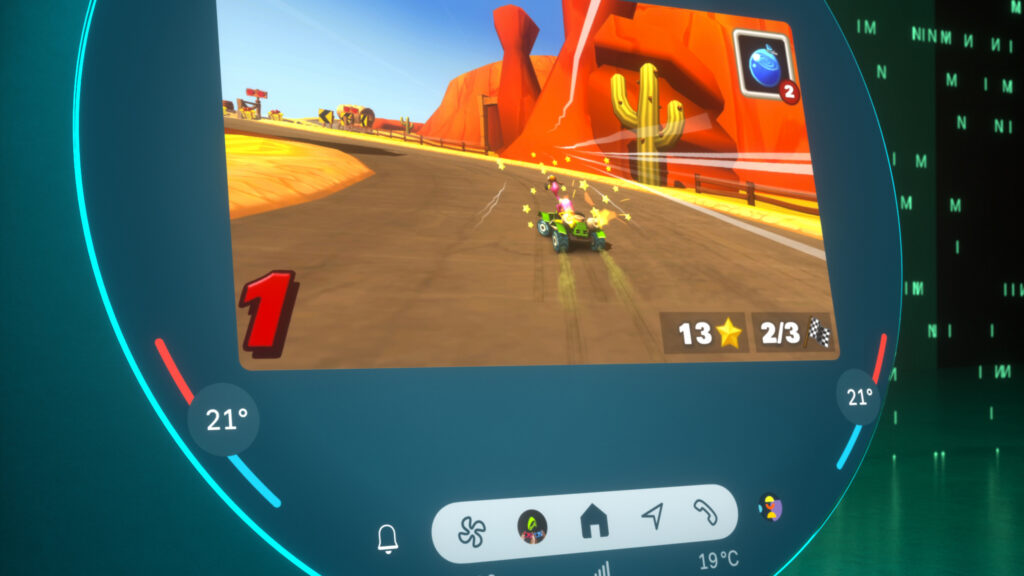The width and height of the screenshot is (1024, 576).
Task: Open the notifications bell
Action: (x=388, y=539)
